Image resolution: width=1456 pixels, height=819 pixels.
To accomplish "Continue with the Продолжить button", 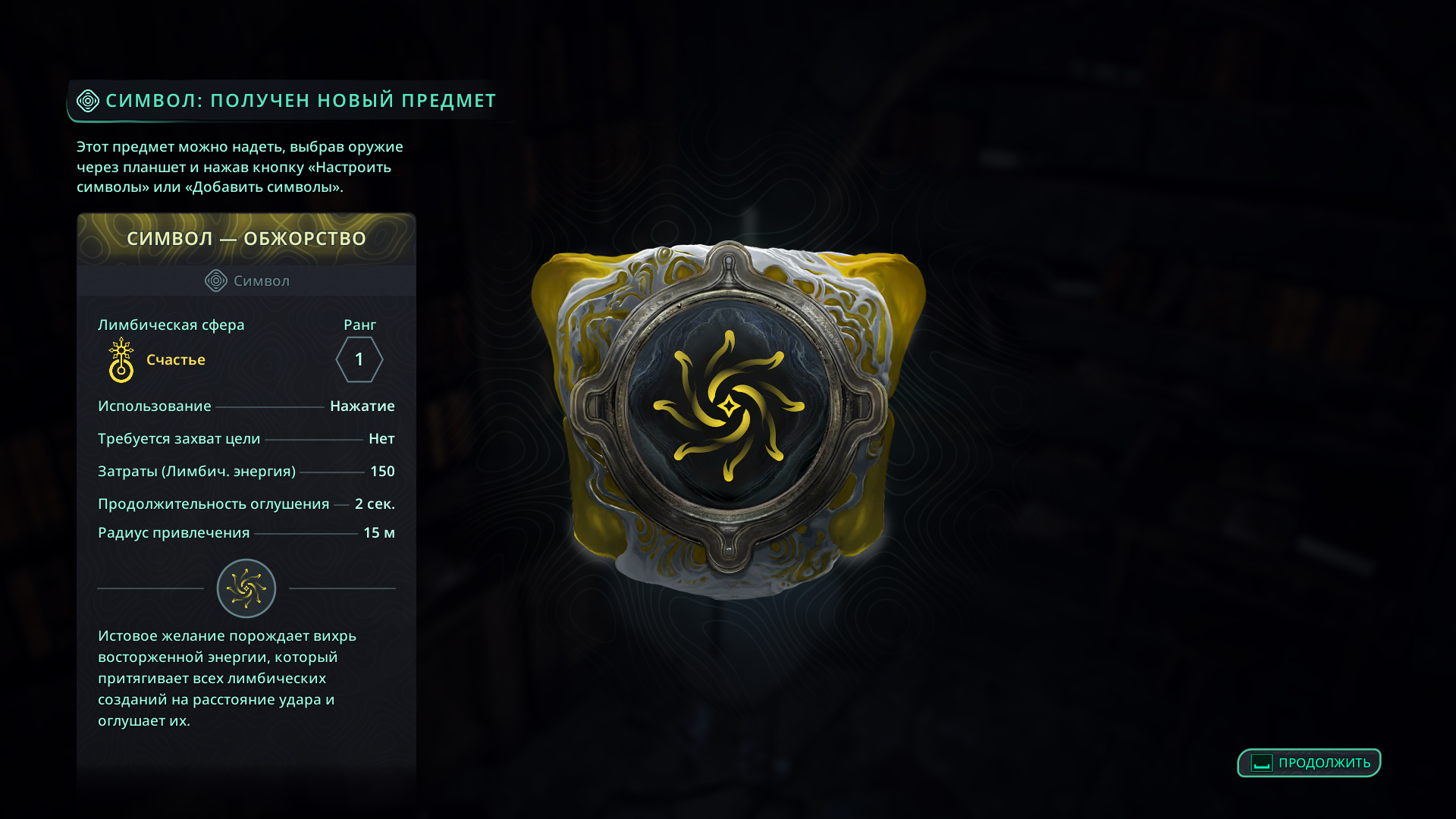I will point(1309,763).
